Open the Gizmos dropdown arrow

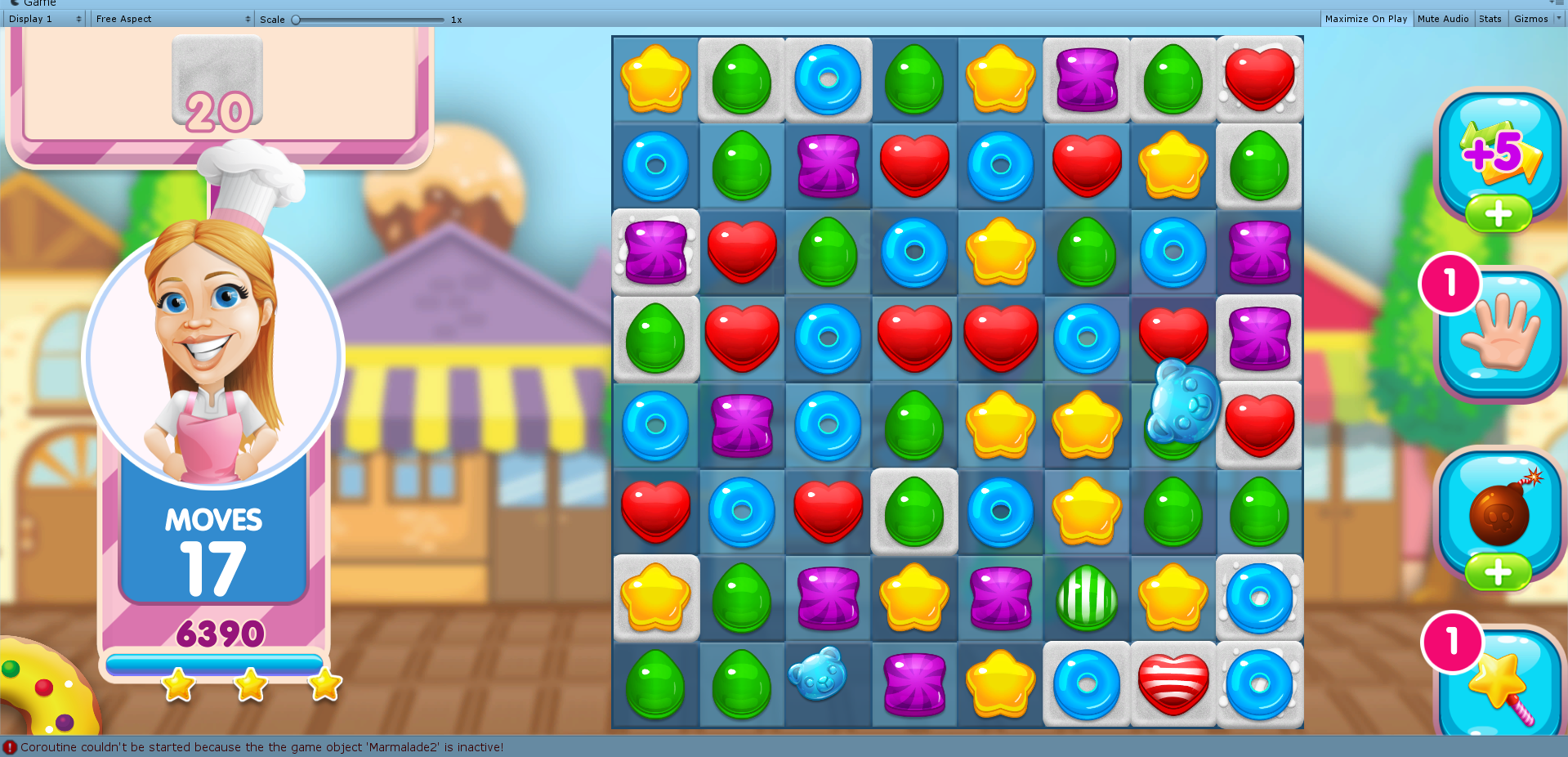click(x=1557, y=18)
